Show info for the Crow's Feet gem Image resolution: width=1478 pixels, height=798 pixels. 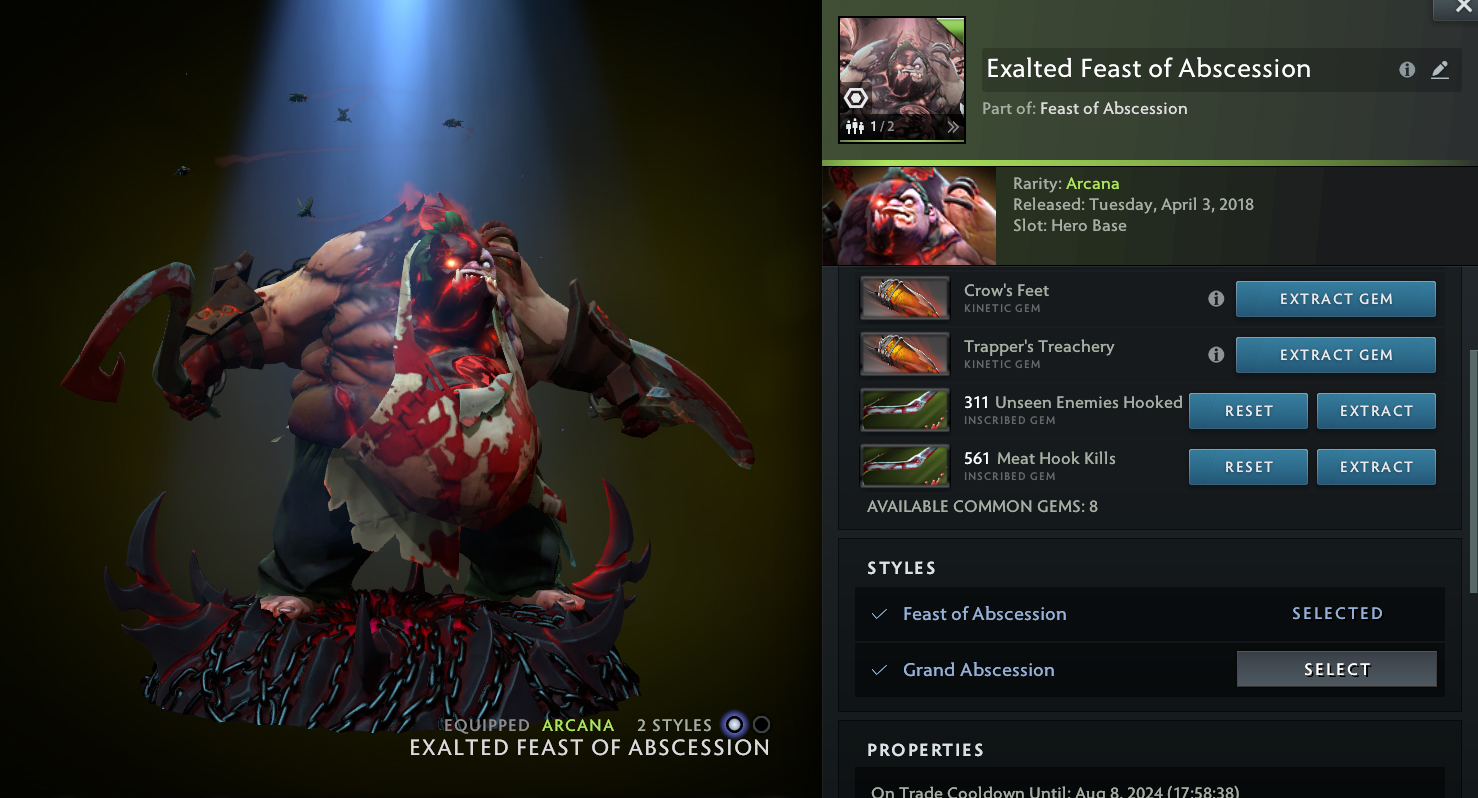[x=1216, y=299]
